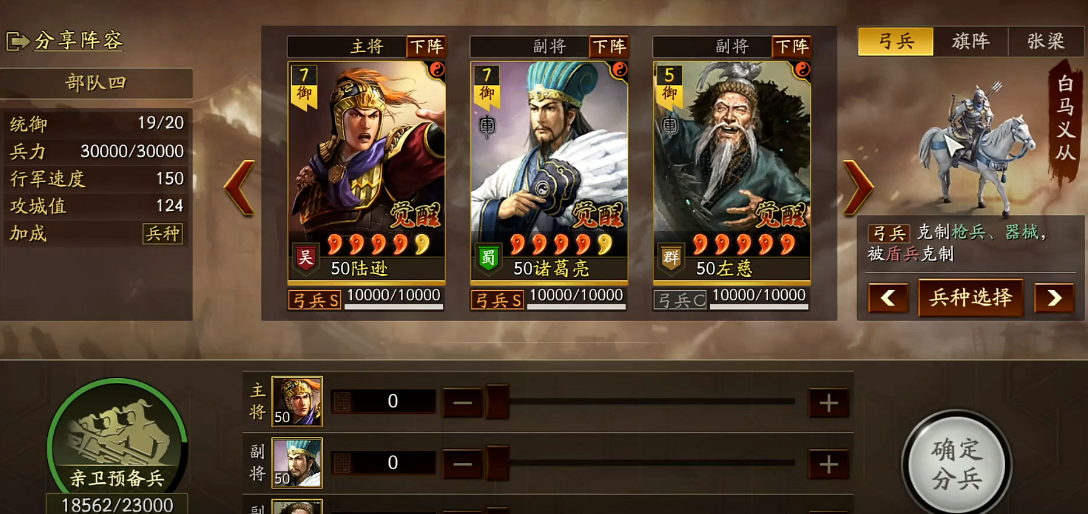Switch to the 弓兵 tab
This screenshot has height=514, width=1088.
coord(895,41)
